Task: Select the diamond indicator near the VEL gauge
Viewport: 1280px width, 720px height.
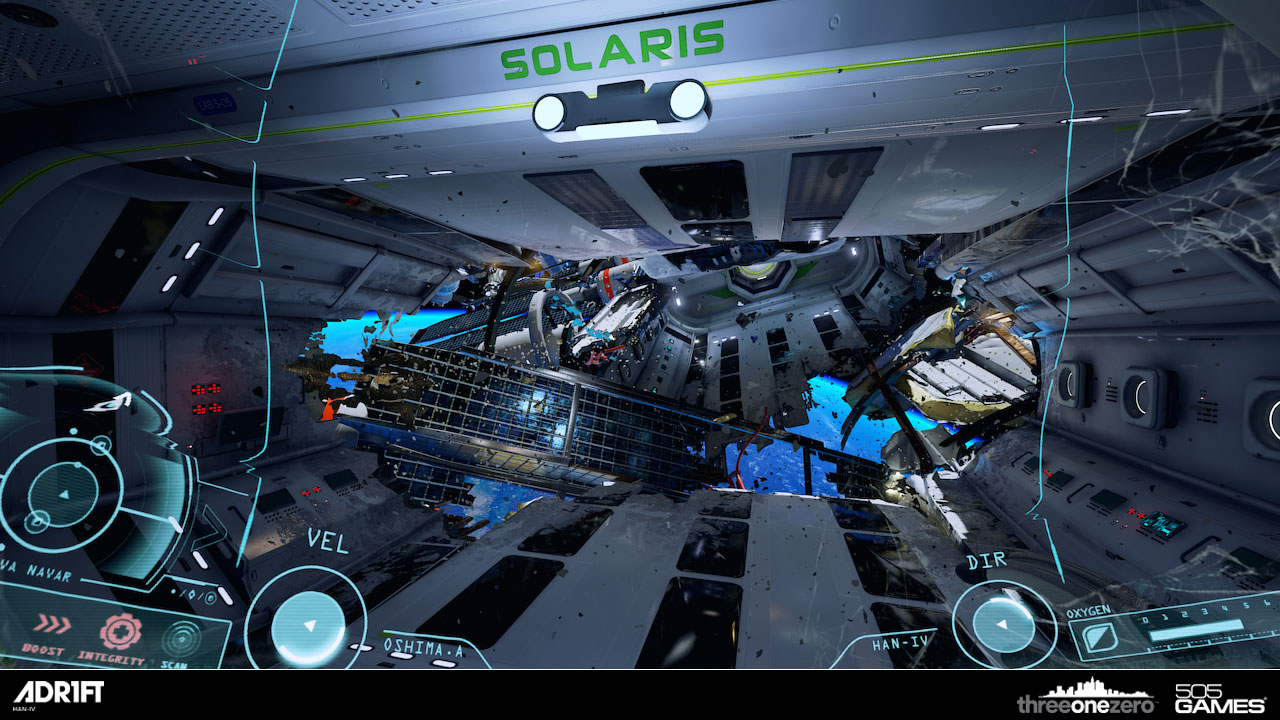Action: point(191,595)
